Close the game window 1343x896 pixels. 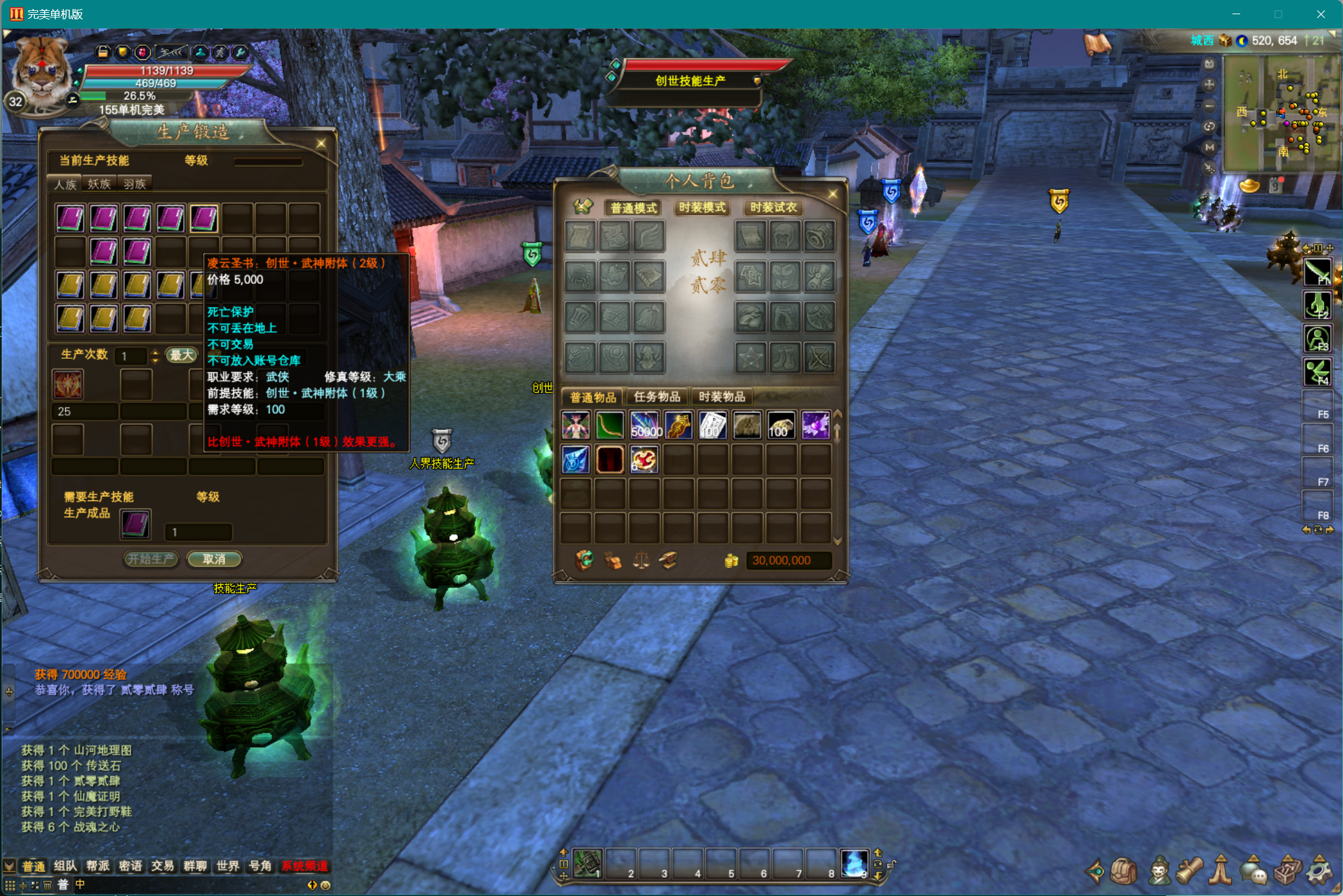coord(1320,14)
